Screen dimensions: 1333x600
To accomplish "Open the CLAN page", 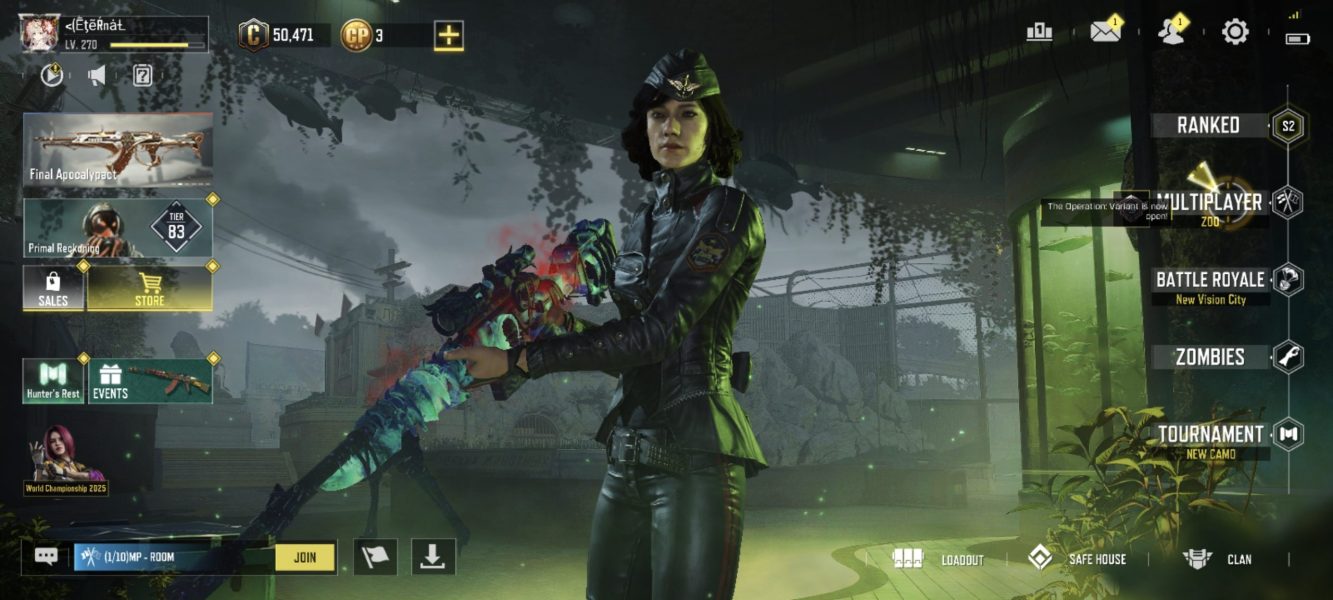I will point(1217,559).
